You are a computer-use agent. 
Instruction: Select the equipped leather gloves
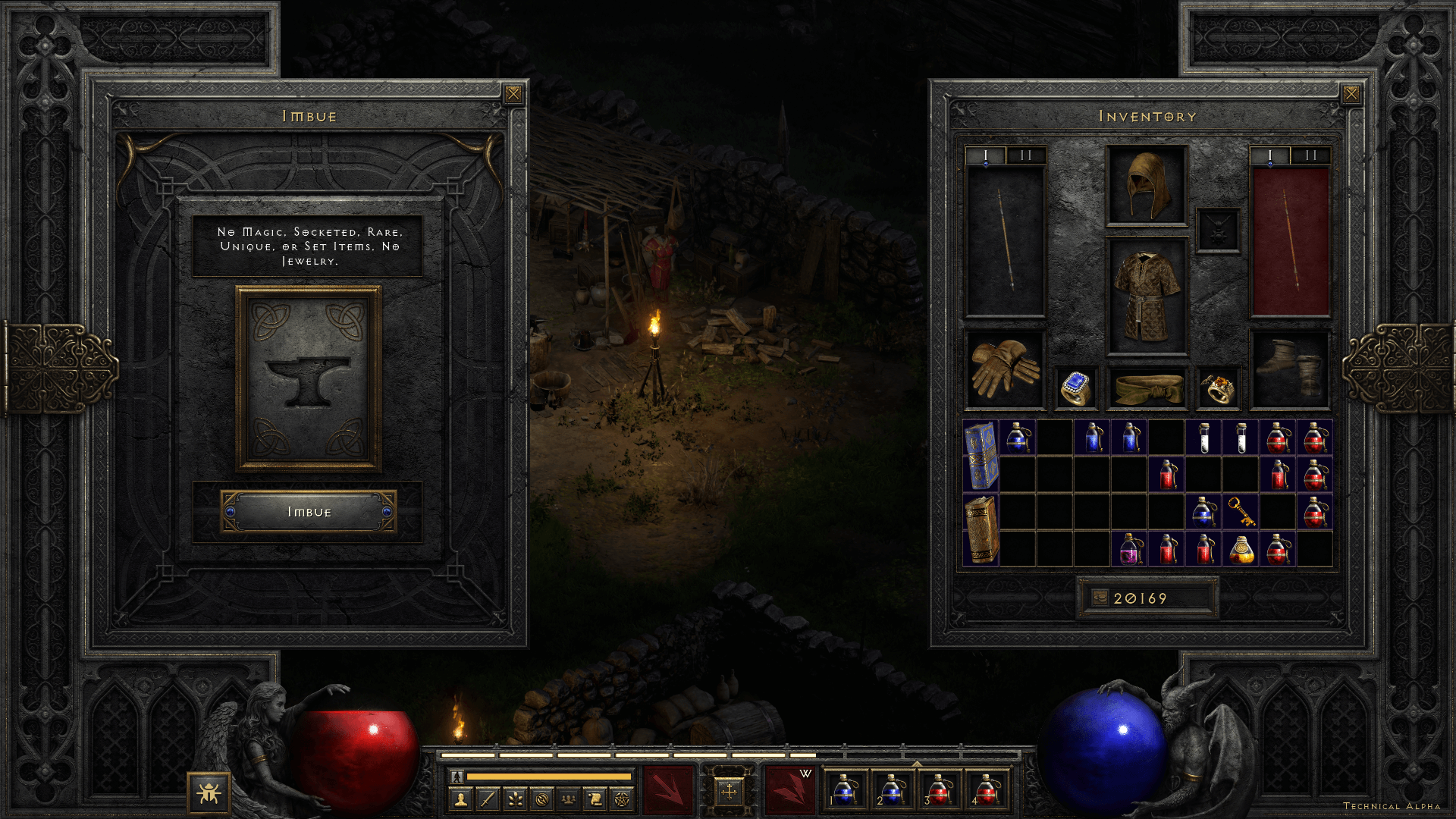point(1005,369)
